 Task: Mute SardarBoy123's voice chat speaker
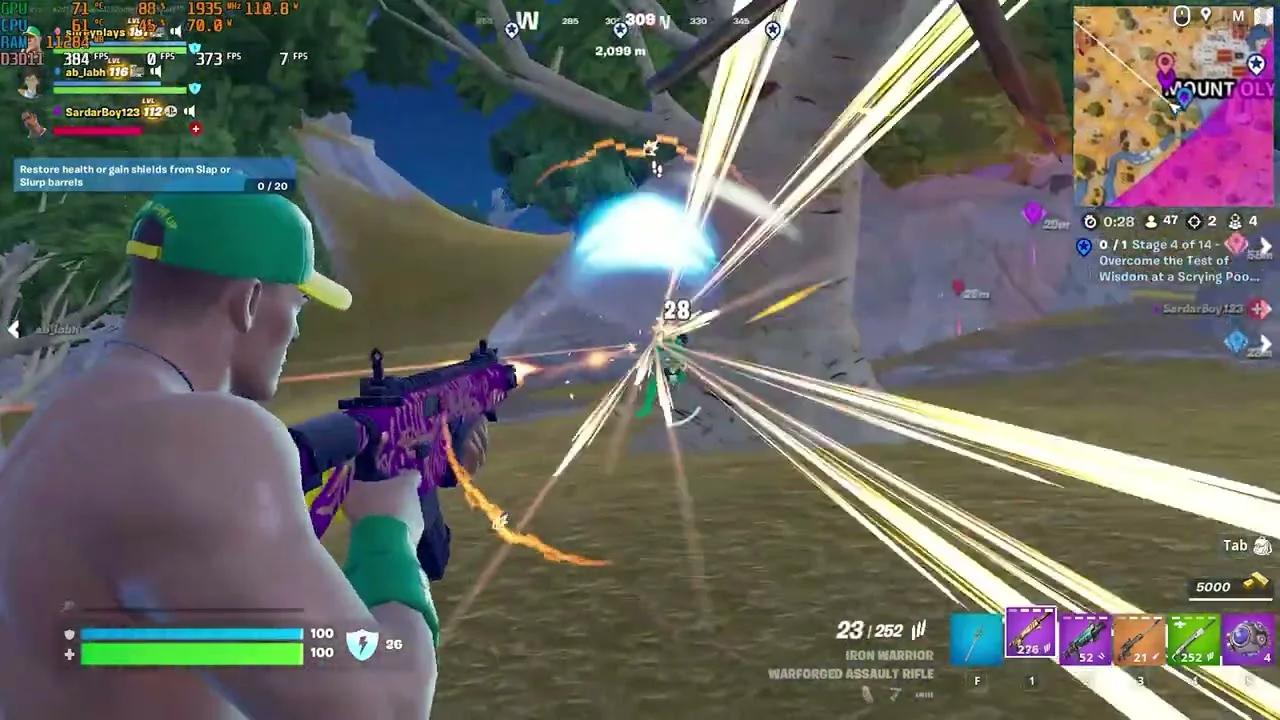[x=190, y=111]
